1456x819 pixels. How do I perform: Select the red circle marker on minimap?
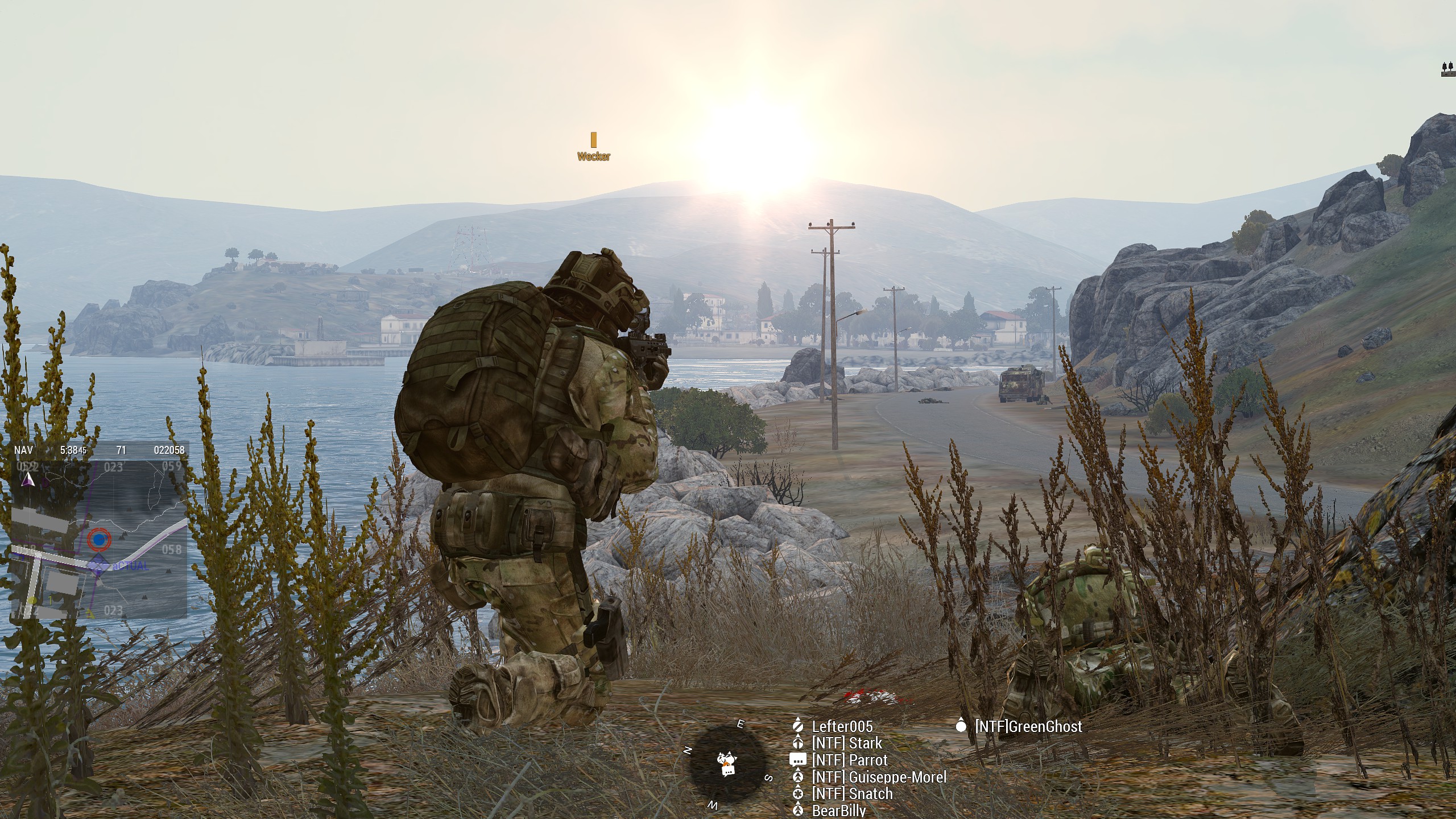tap(100, 538)
